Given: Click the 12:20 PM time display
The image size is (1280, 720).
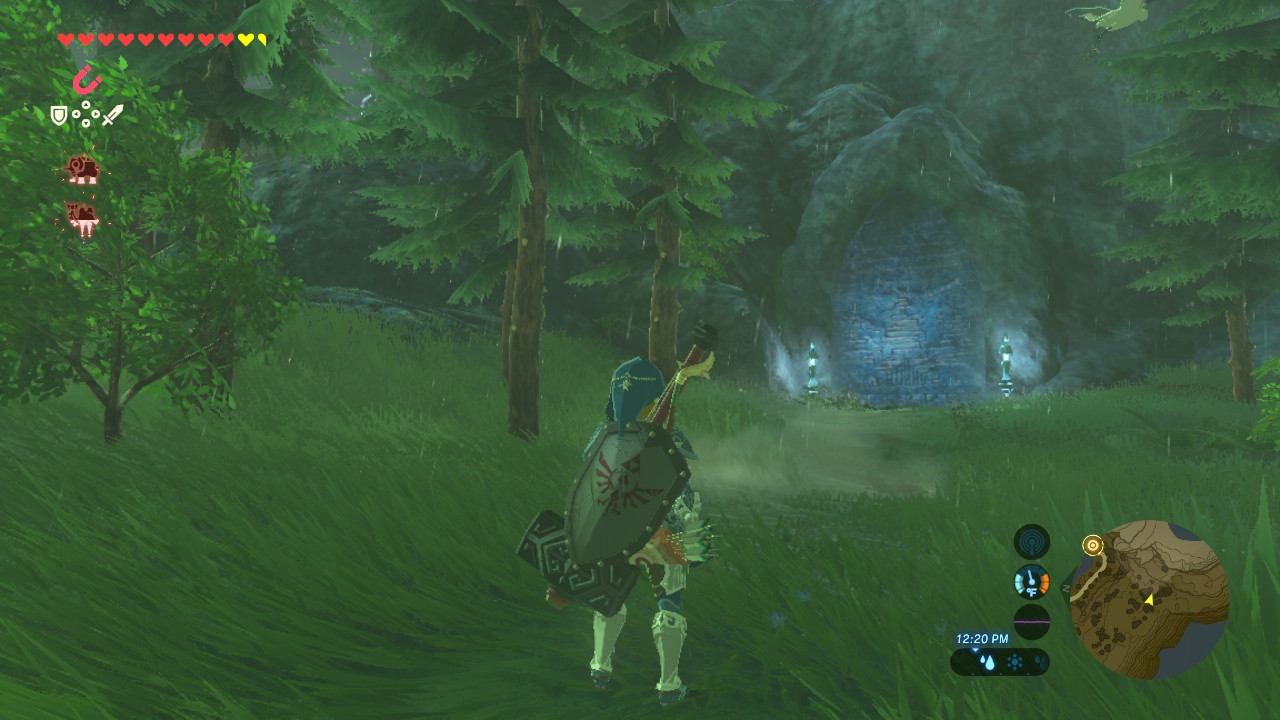Looking at the screenshot, I should tap(983, 638).
